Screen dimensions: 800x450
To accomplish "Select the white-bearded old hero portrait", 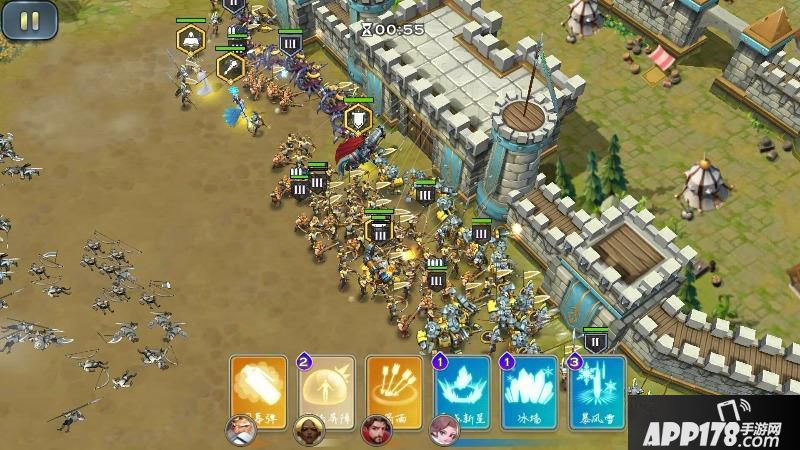I will [x=241, y=430].
